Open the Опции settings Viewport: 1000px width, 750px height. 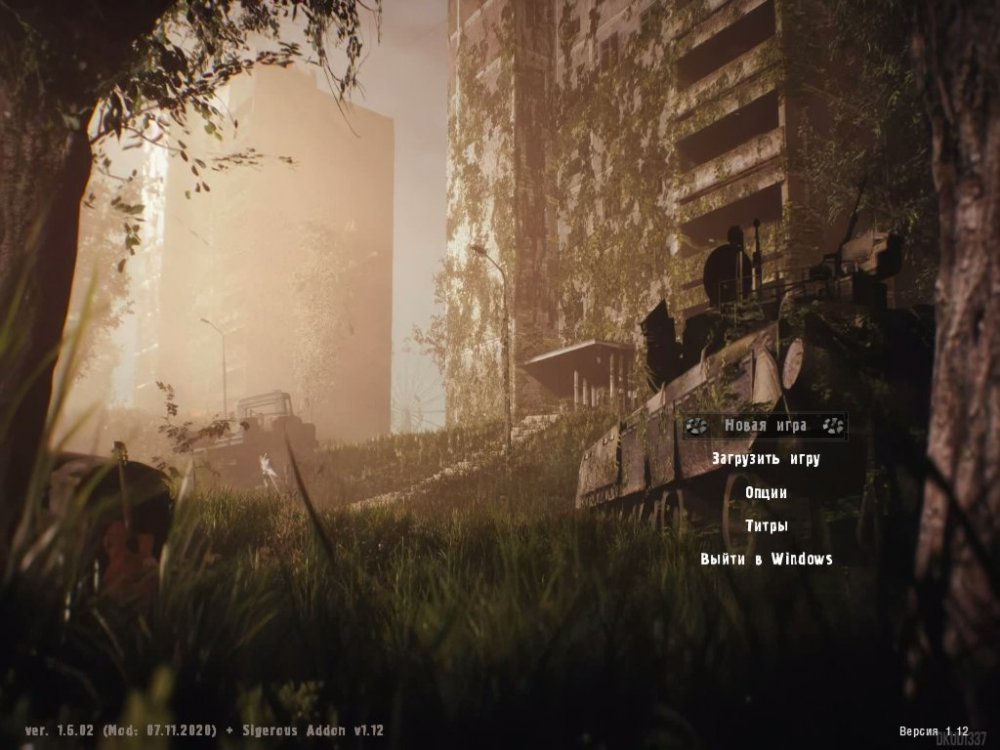[766, 493]
